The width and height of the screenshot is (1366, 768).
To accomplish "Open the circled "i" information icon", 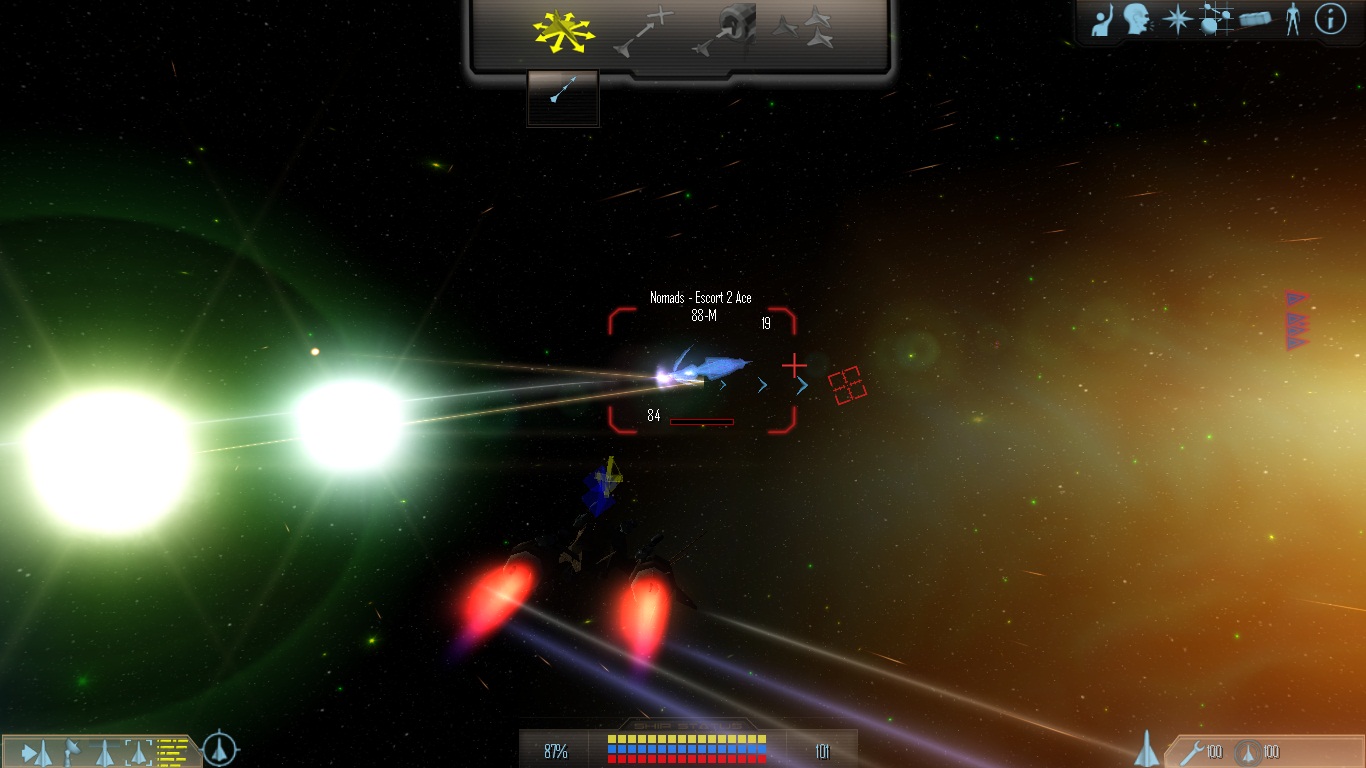I will pos(1330,18).
